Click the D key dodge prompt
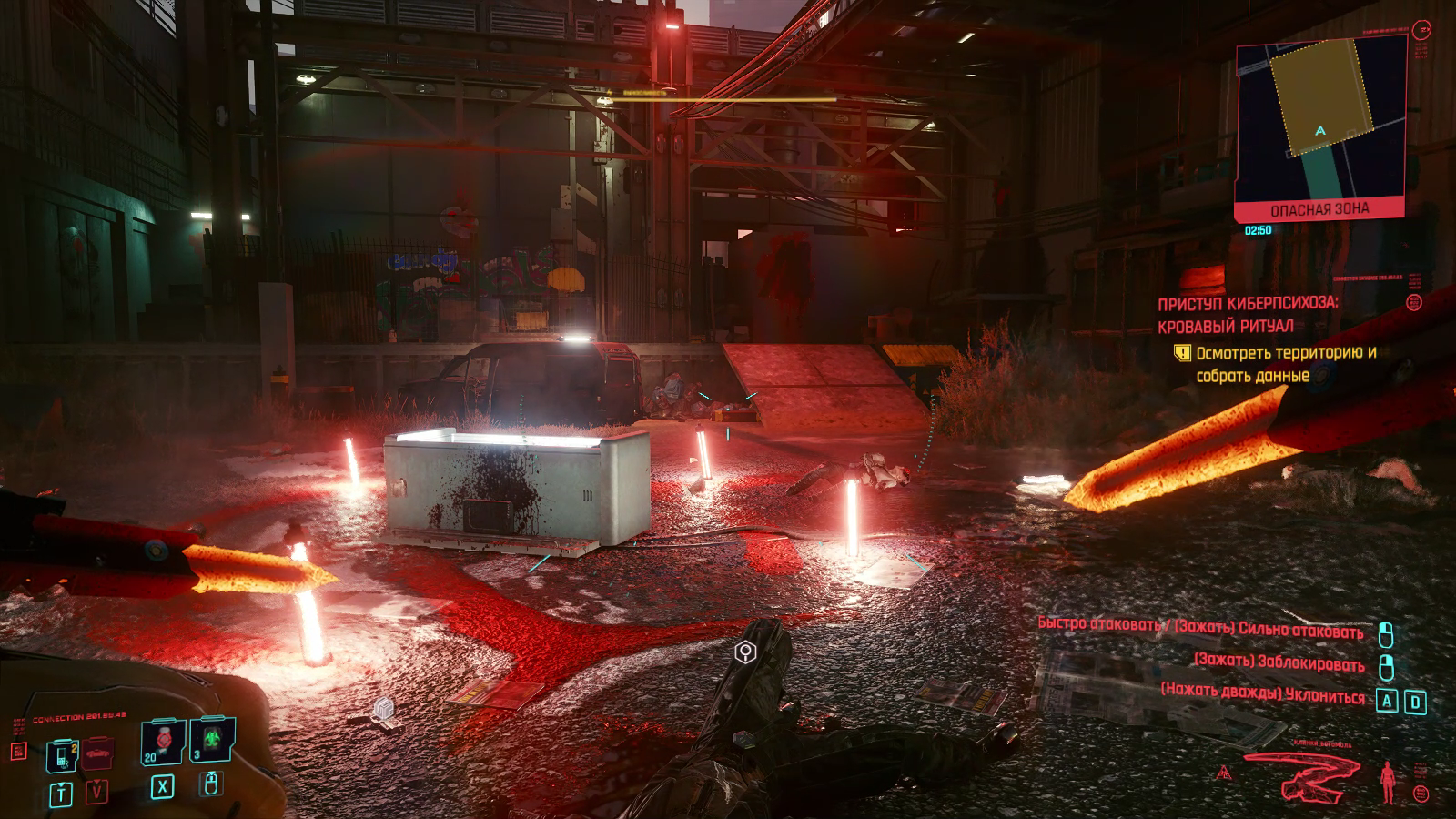 [x=1416, y=702]
